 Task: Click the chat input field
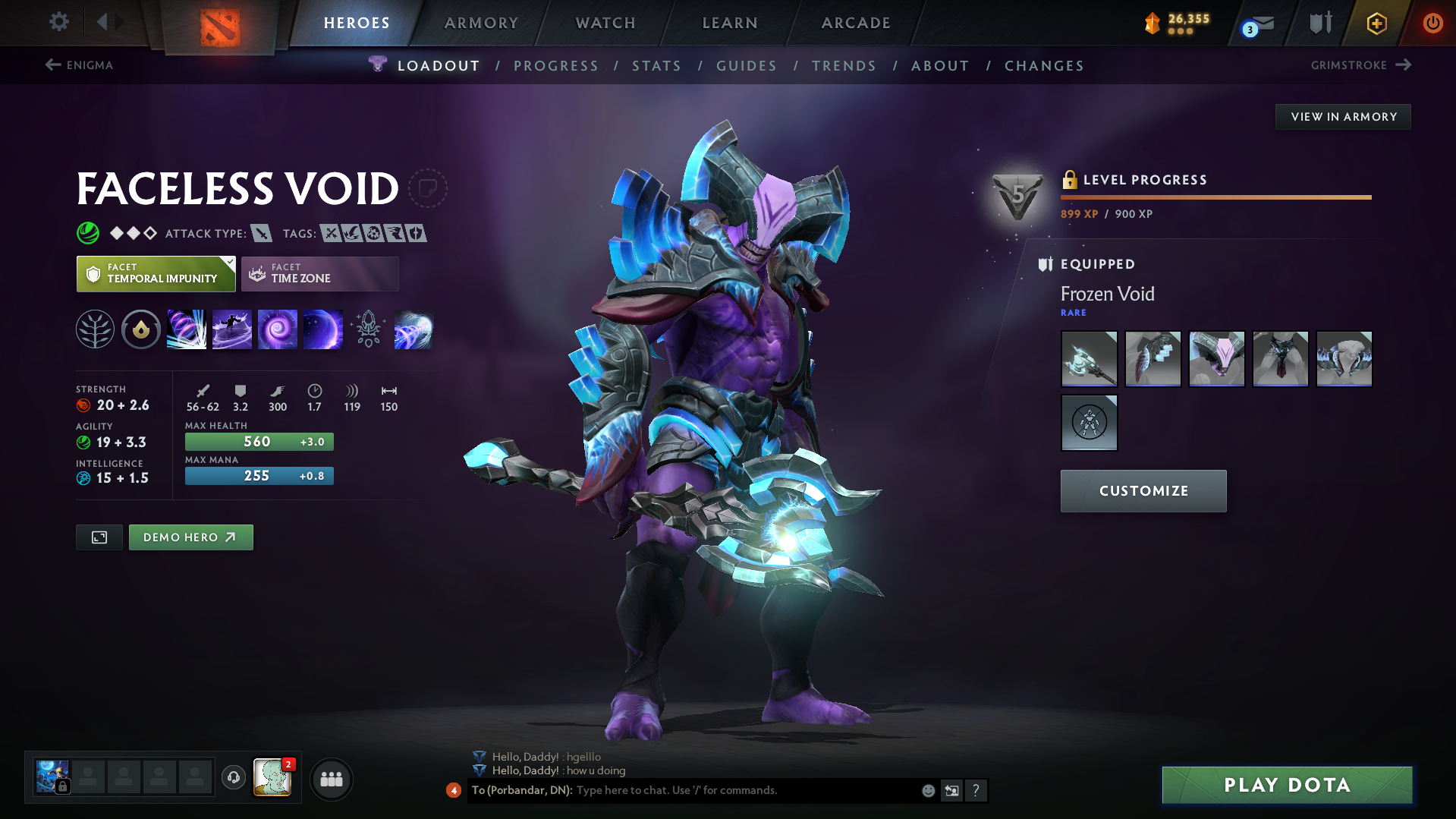click(721, 790)
